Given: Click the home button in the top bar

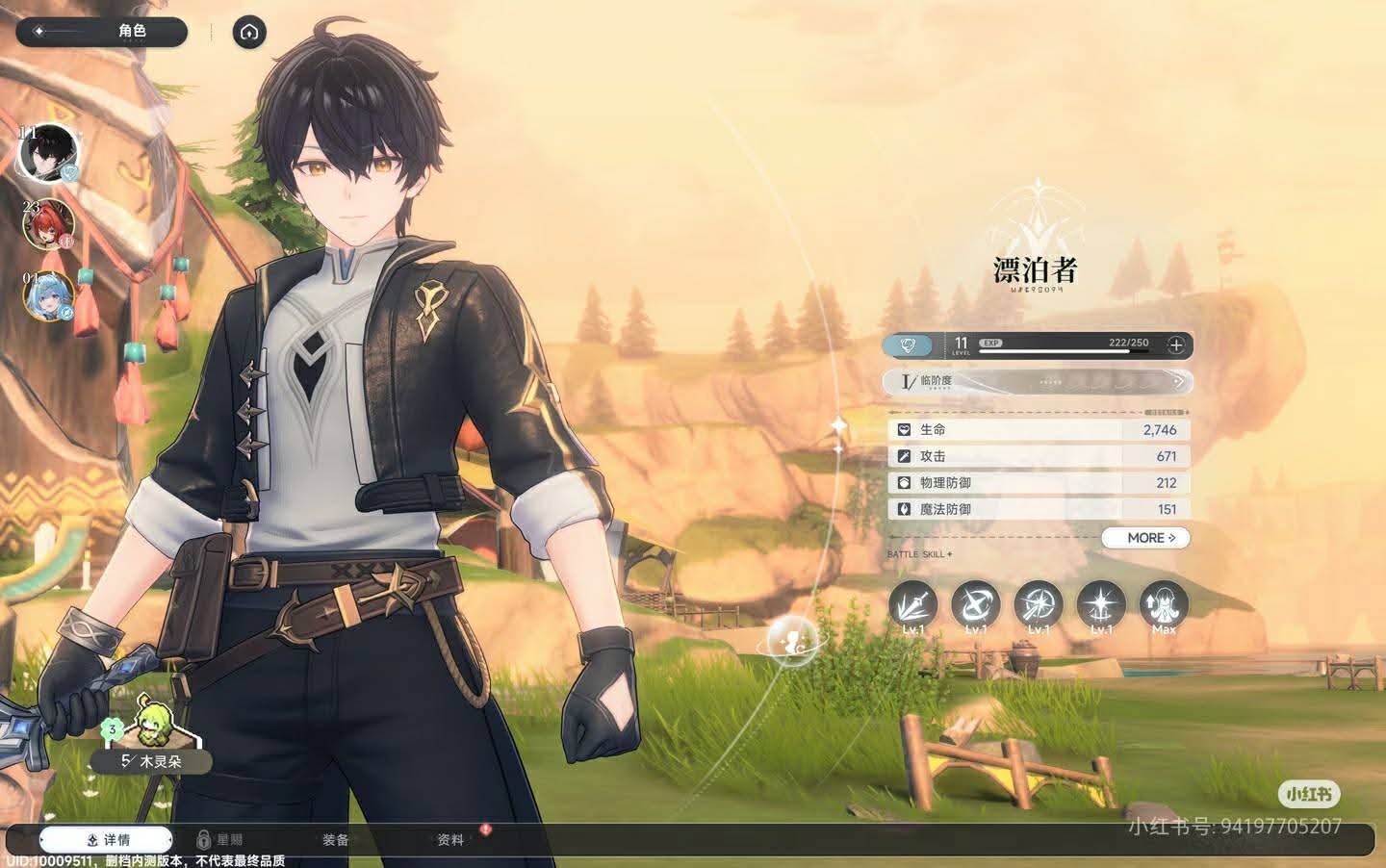Looking at the screenshot, I should [249, 33].
